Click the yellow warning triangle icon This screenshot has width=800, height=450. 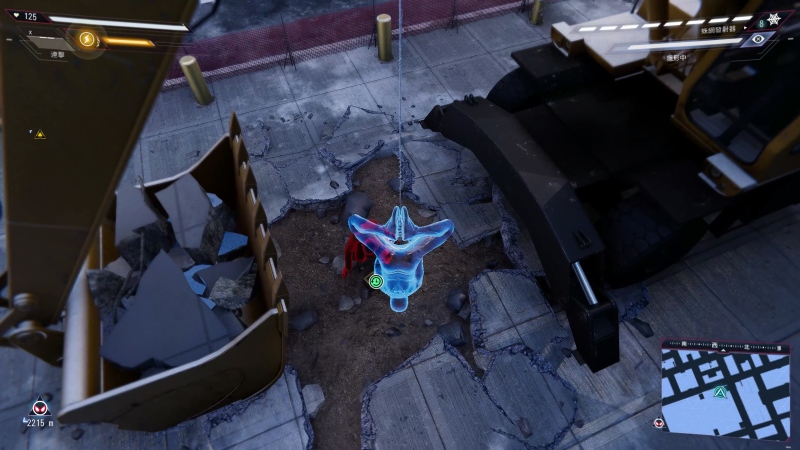(x=40, y=133)
